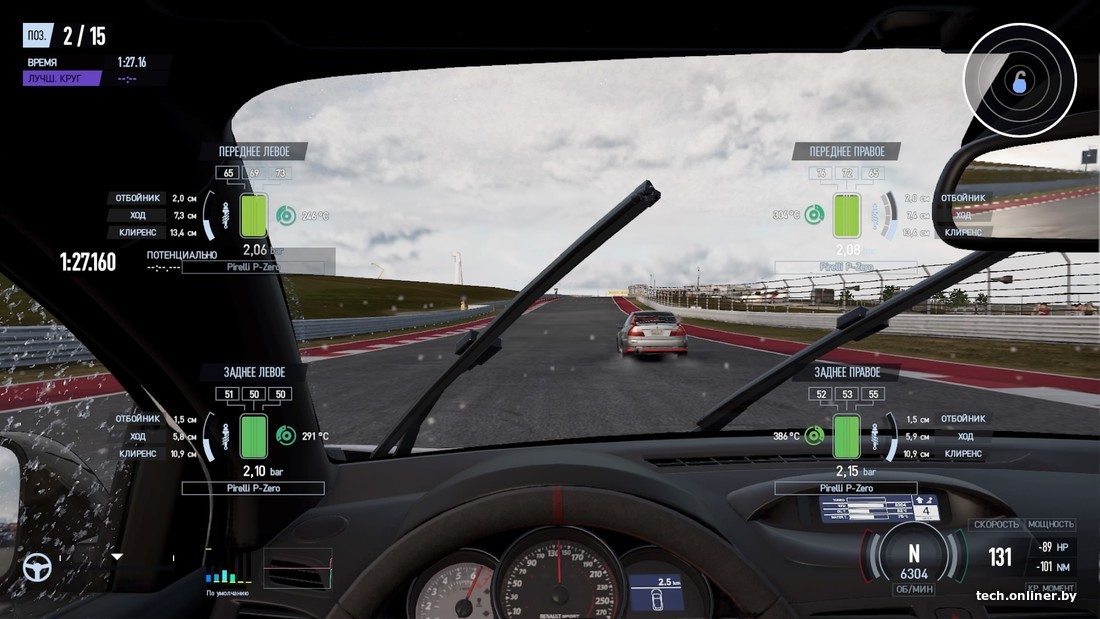The height and width of the screenshot is (619, 1100).
Task: Select the ПЕРЕДНЕЕ ПРАВОЕ tire telemetry header
Action: tap(846, 152)
